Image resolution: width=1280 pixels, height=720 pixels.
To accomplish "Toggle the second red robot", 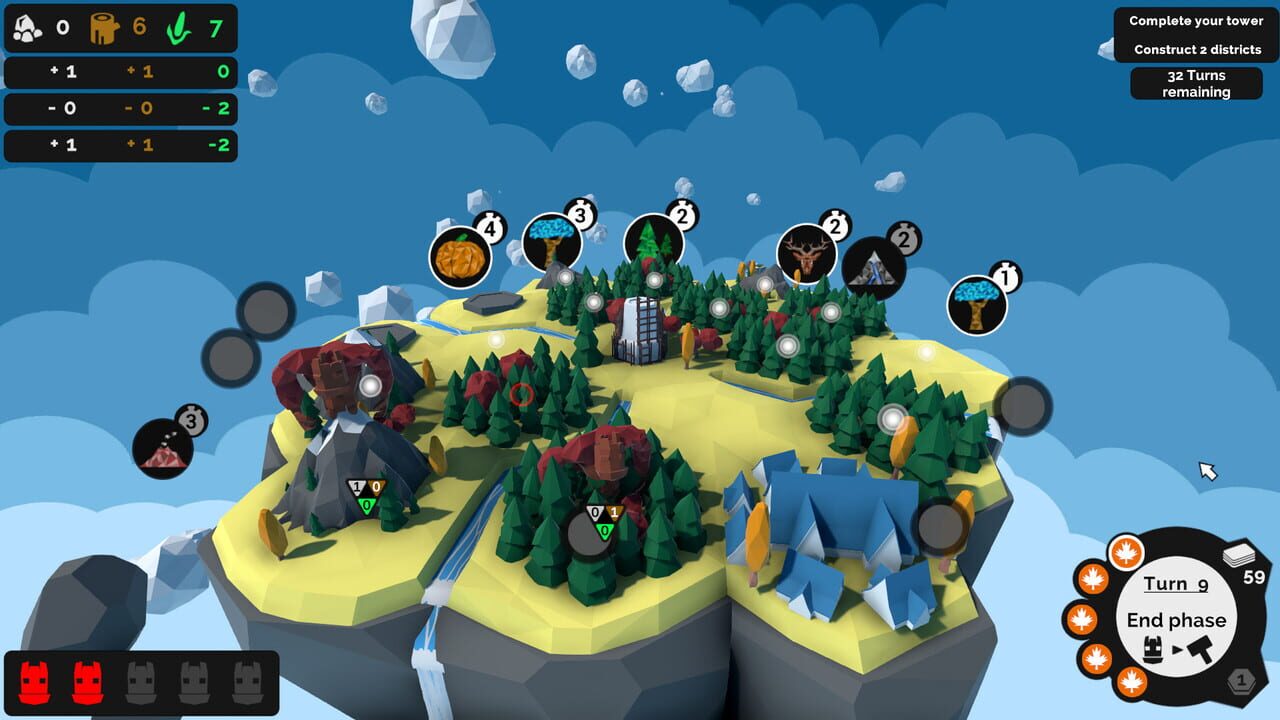I will click(87, 680).
